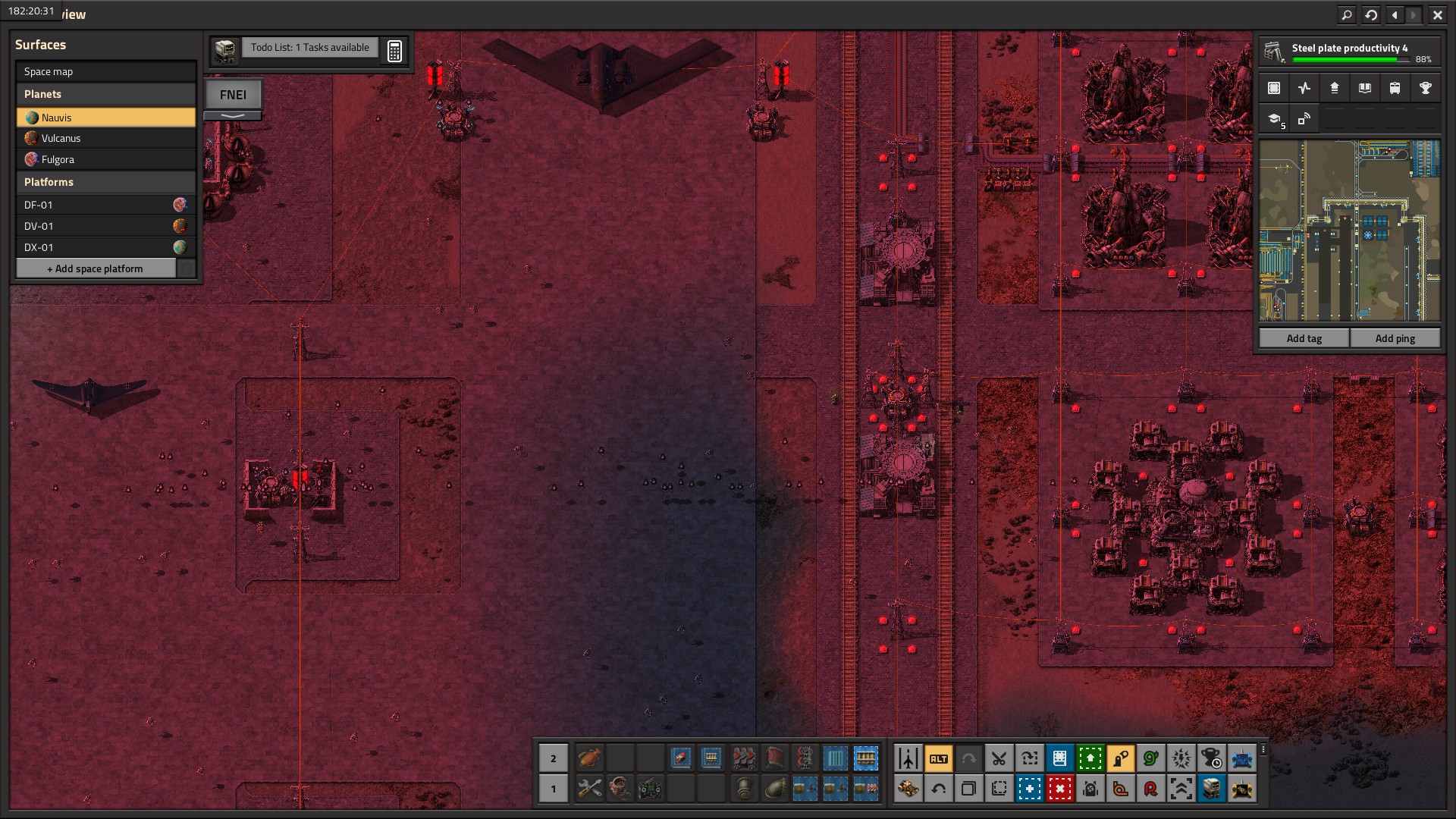Screen dimensions: 1456x819
Task: Open the calculator icon button
Action: (394, 51)
